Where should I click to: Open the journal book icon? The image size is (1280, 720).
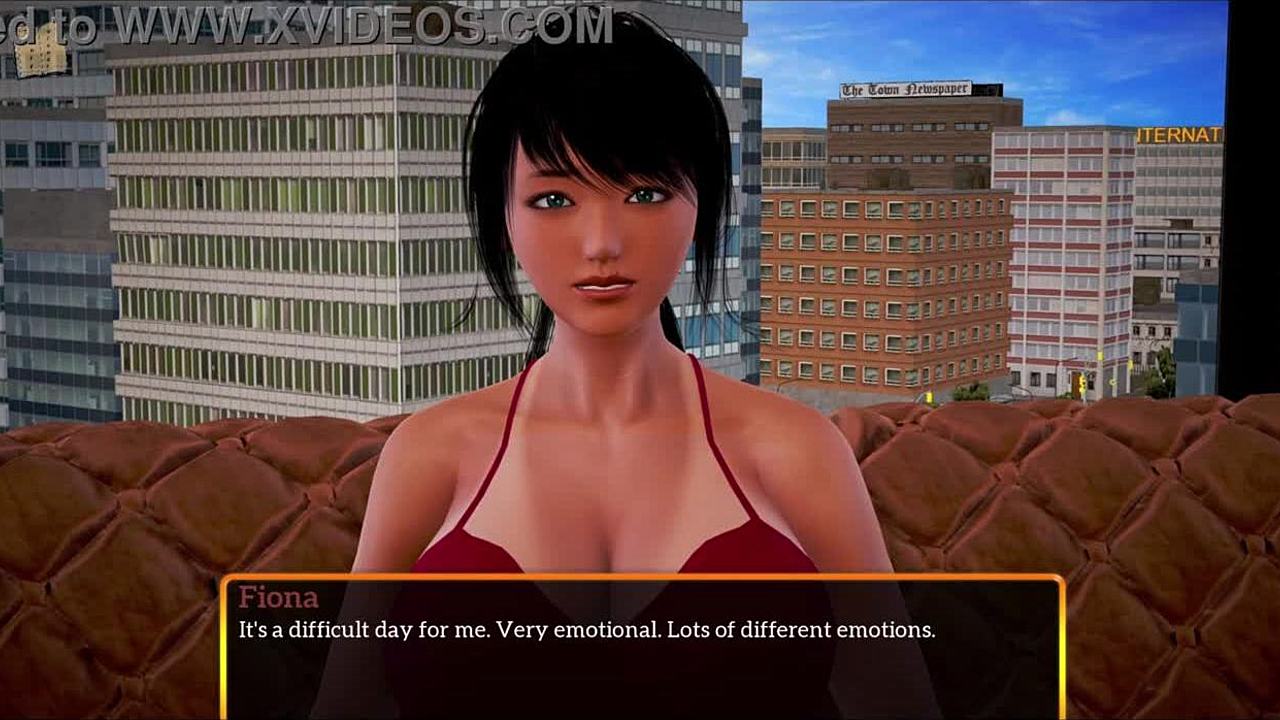coord(41,59)
